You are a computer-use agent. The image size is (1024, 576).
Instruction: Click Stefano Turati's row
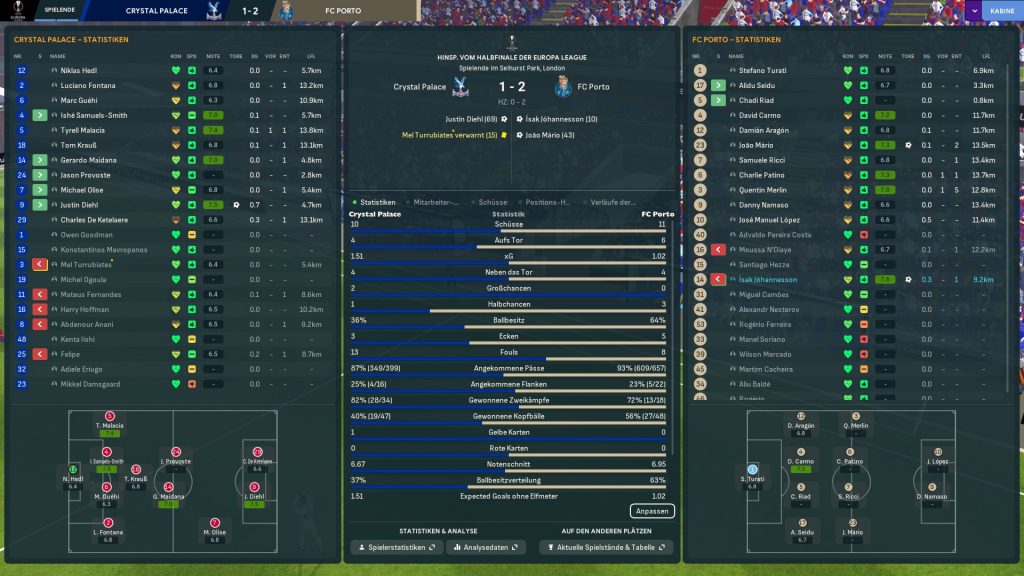pos(763,71)
